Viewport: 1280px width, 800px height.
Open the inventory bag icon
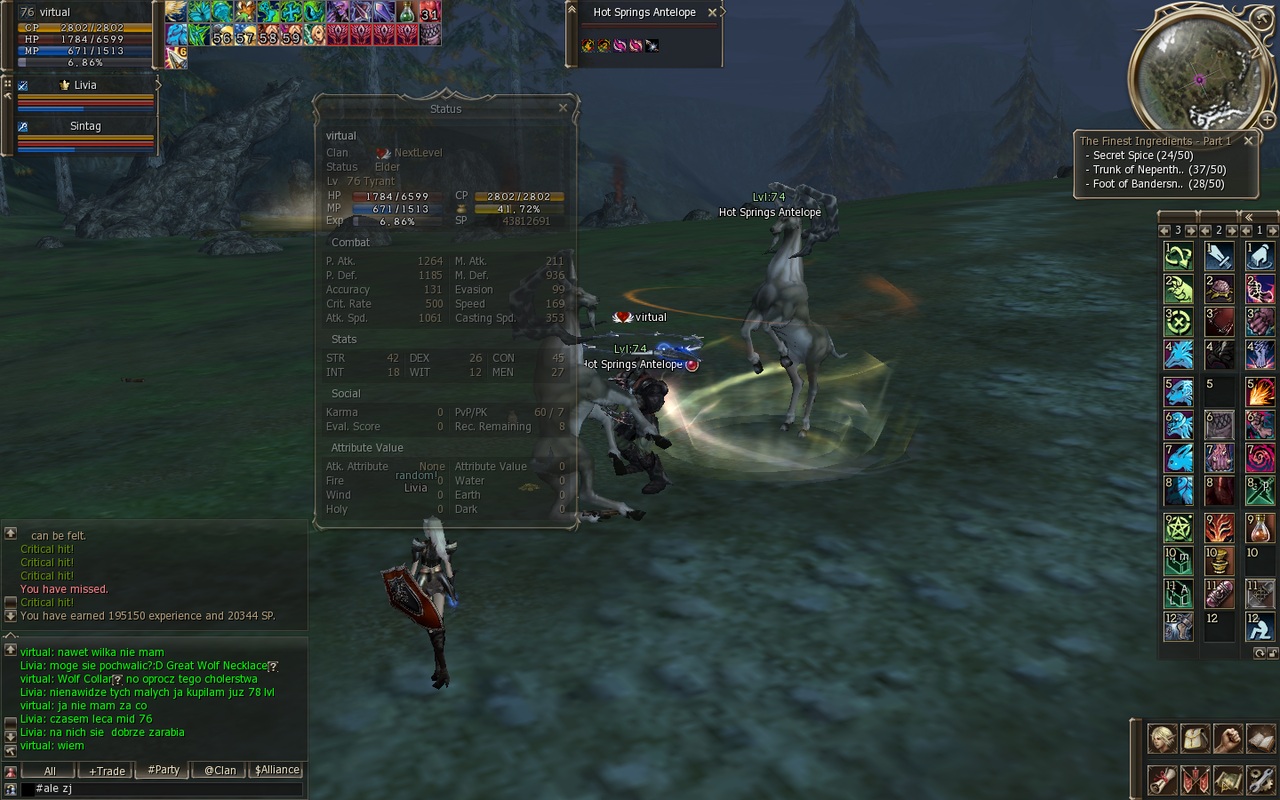pos(1195,739)
